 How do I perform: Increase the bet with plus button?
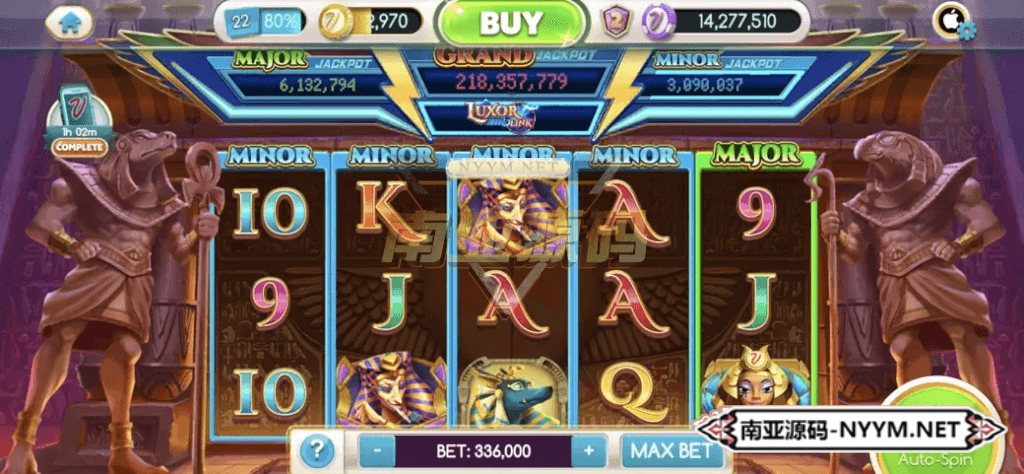pyautogui.click(x=590, y=451)
